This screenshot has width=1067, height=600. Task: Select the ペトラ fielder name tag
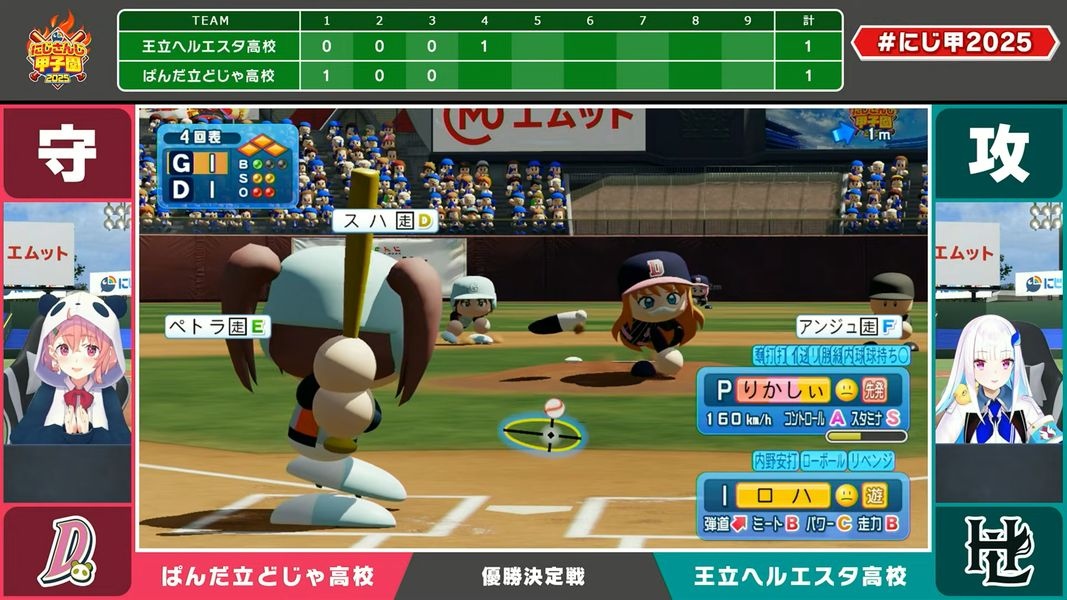click(217, 326)
